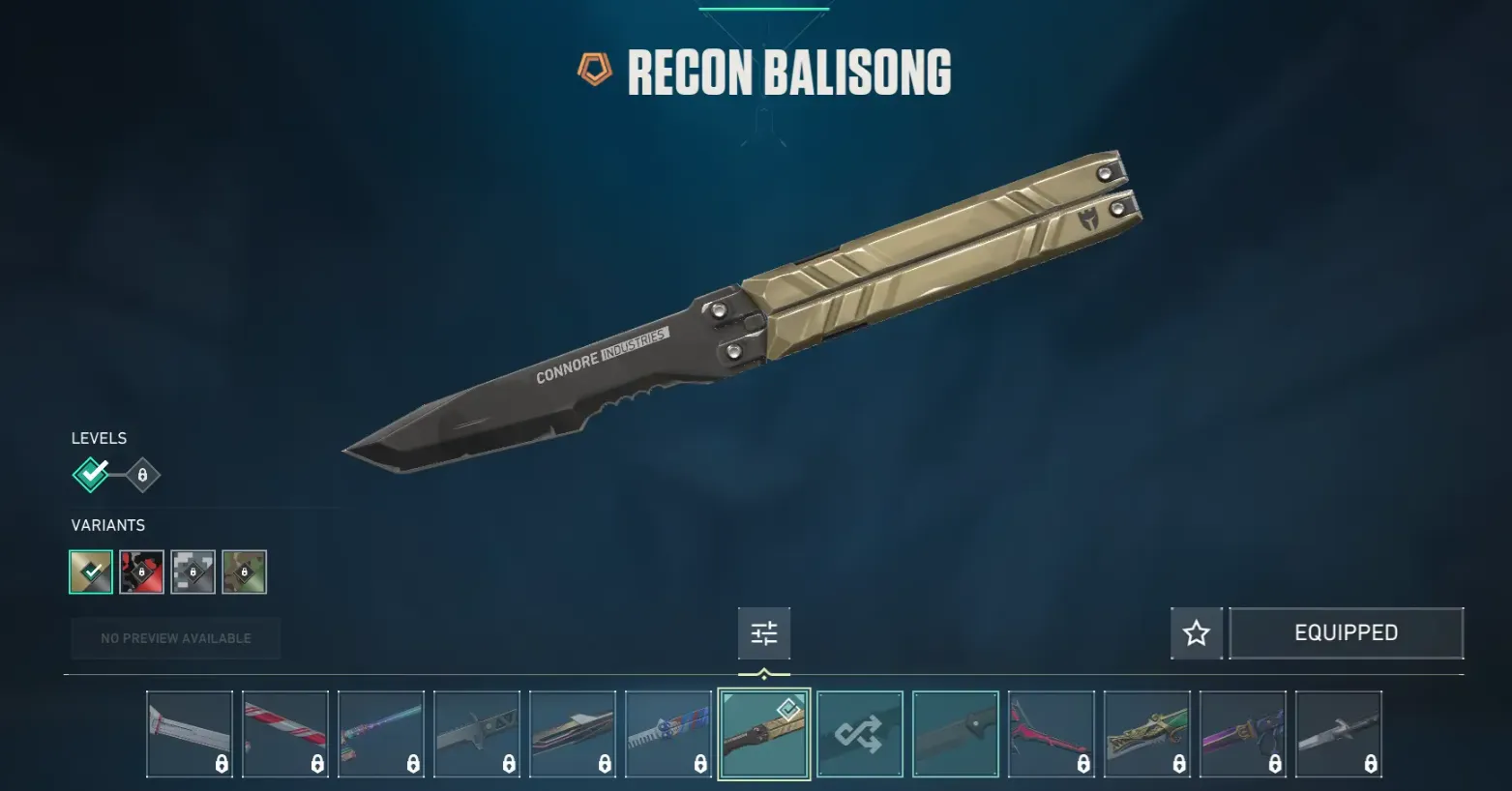Image resolution: width=1512 pixels, height=791 pixels.
Task: Select the shuffle random knife tile
Action: coord(860,734)
